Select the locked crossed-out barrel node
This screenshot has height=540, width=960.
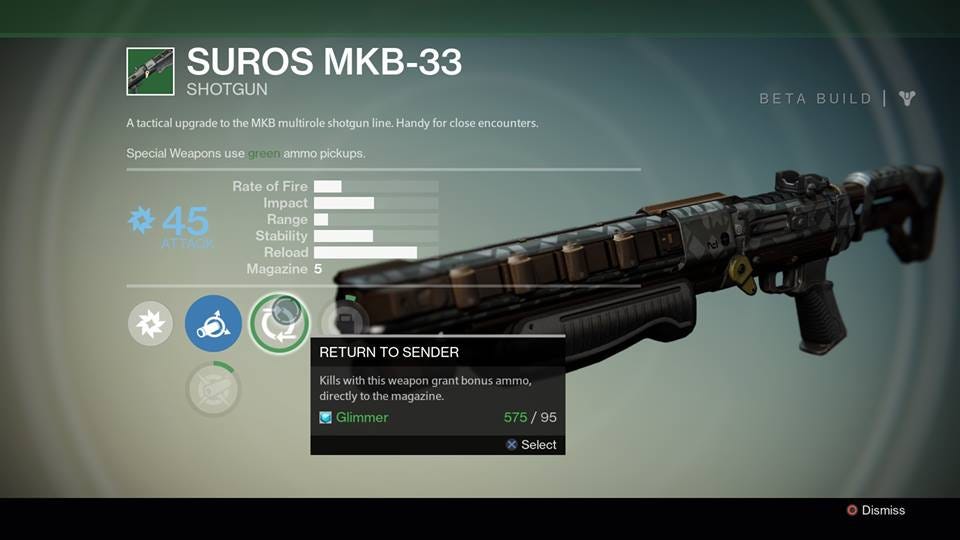pyautogui.click(x=213, y=389)
